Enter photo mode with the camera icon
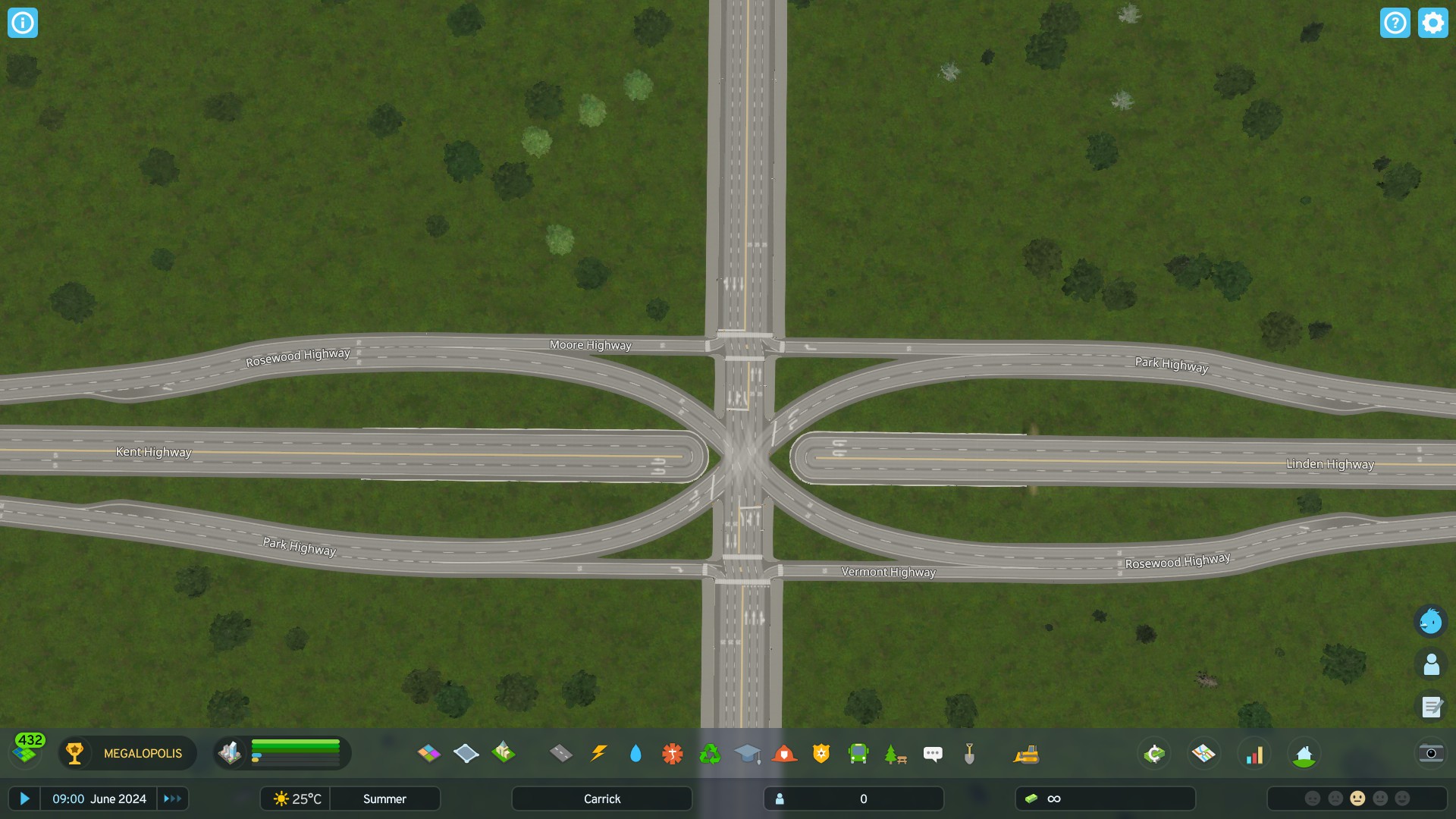Image resolution: width=1456 pixels, height=819 pixels. click(1430, 754)
